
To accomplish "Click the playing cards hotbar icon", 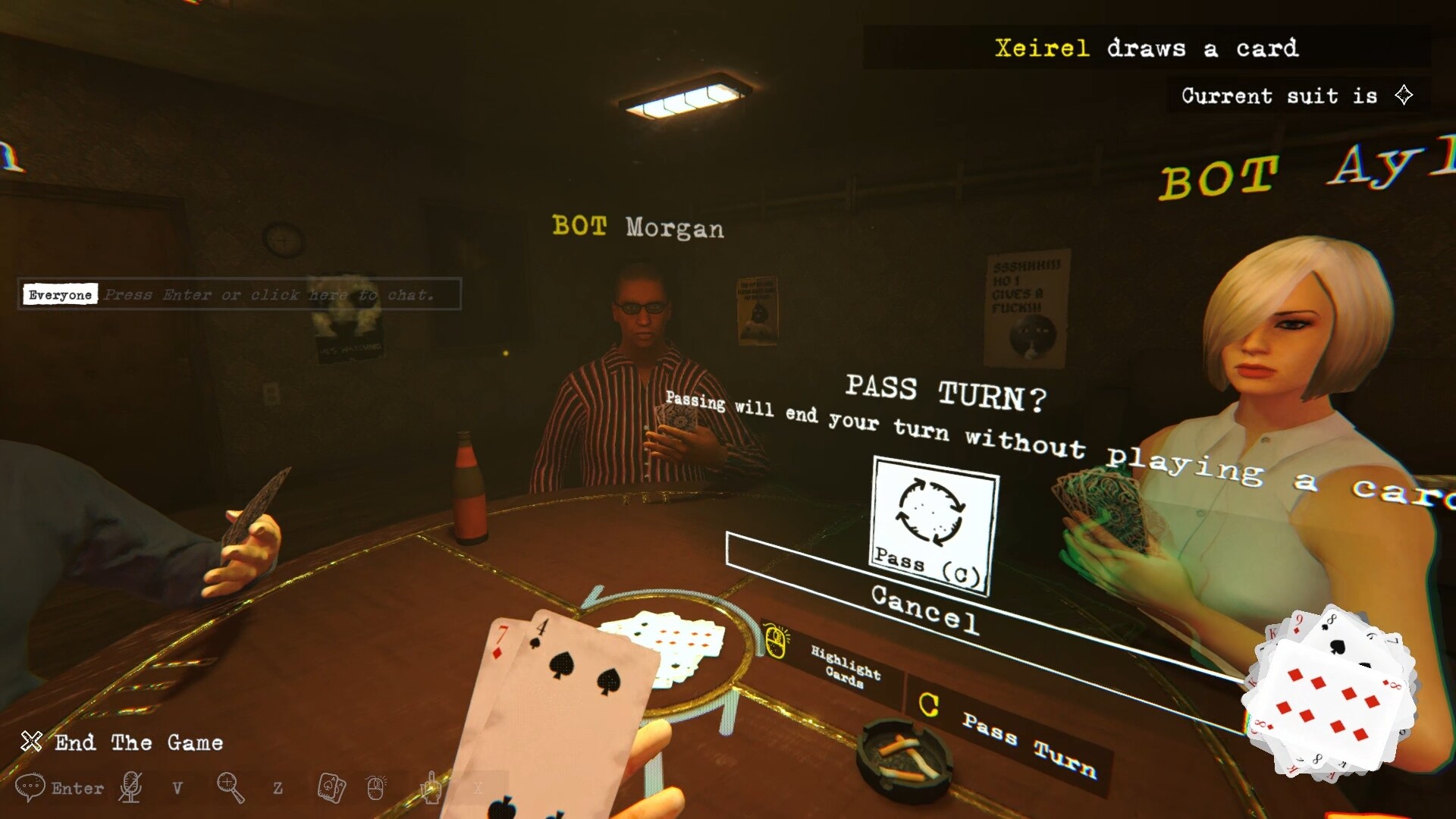I will pyautogui.click(x=331, y=789).
